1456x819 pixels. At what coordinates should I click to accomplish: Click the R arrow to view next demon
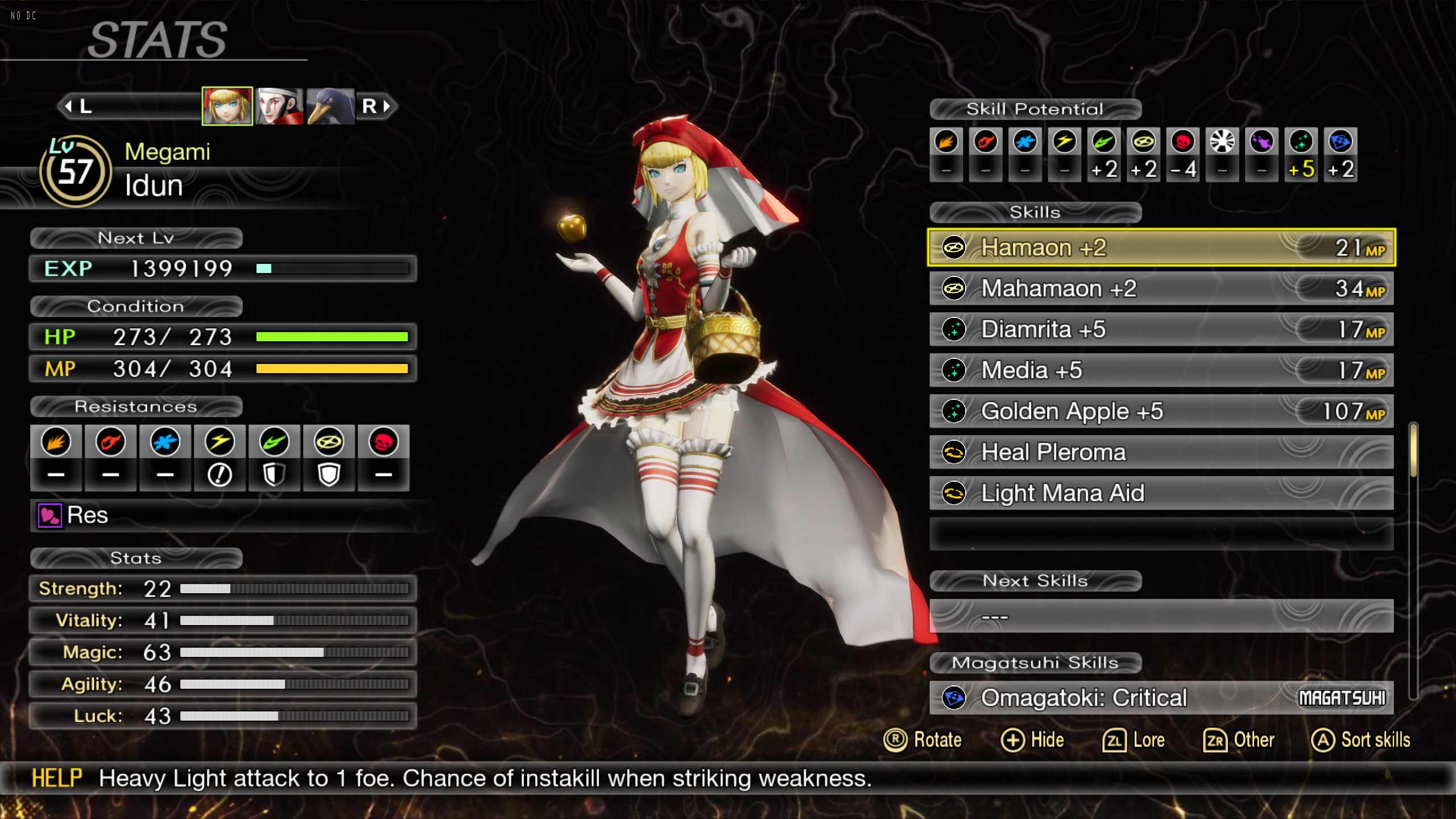click(387, 106)
